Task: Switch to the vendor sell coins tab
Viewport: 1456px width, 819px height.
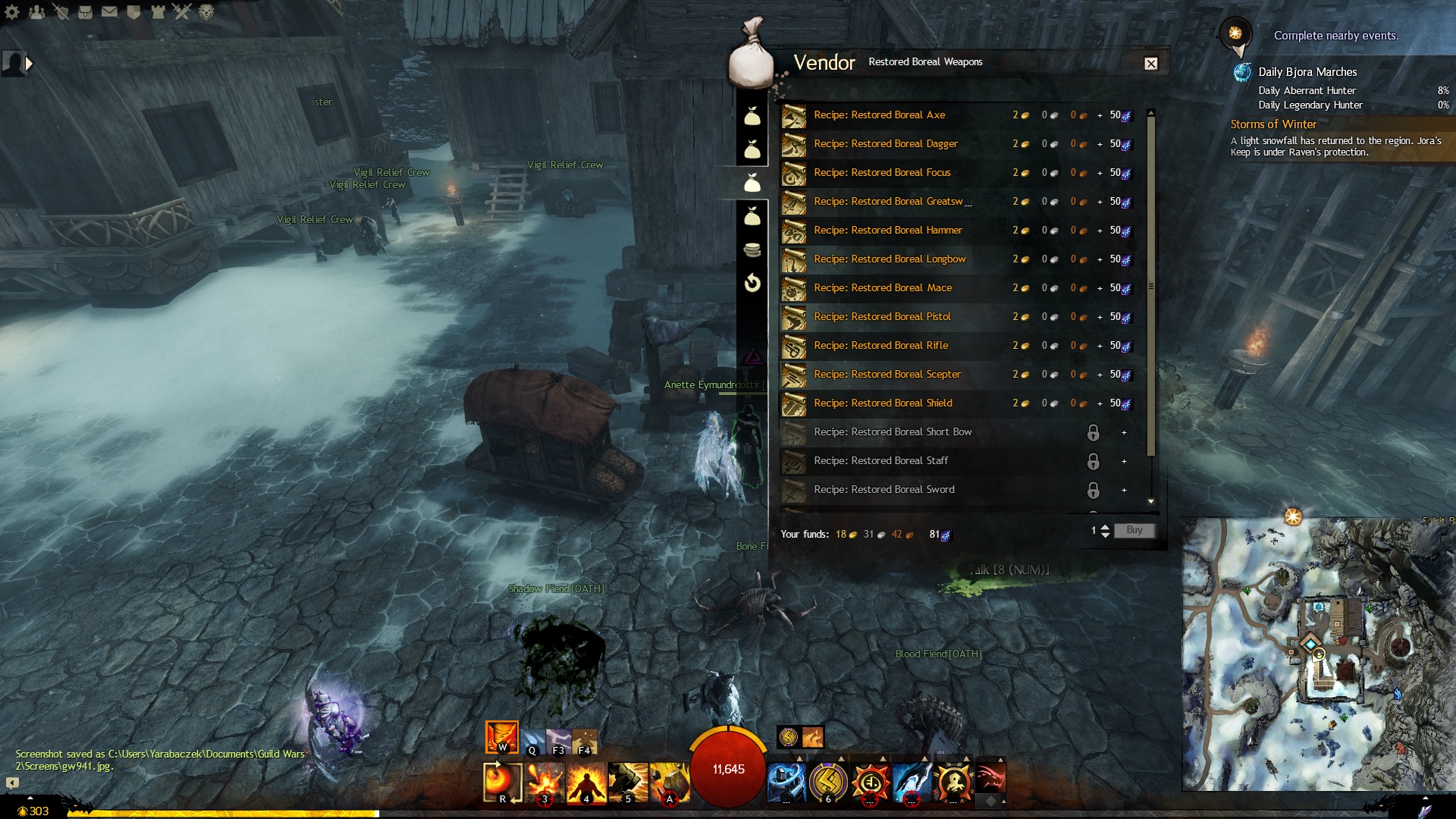Action: (x=752, y=249)
